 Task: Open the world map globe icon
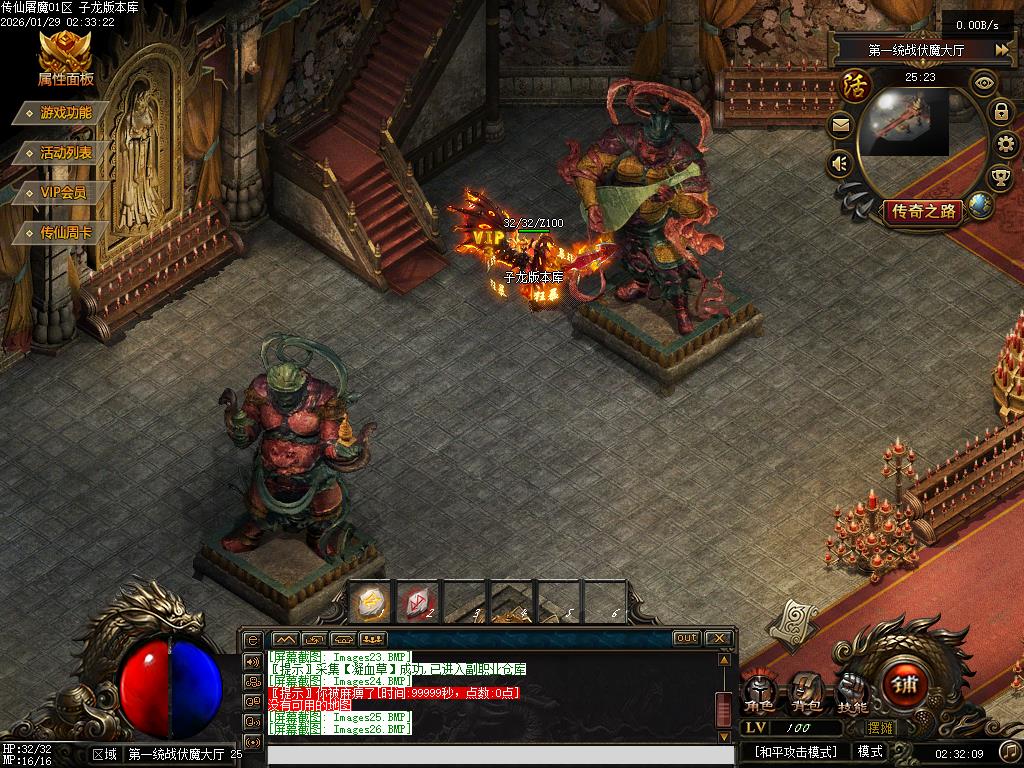[x=980, y=205]
